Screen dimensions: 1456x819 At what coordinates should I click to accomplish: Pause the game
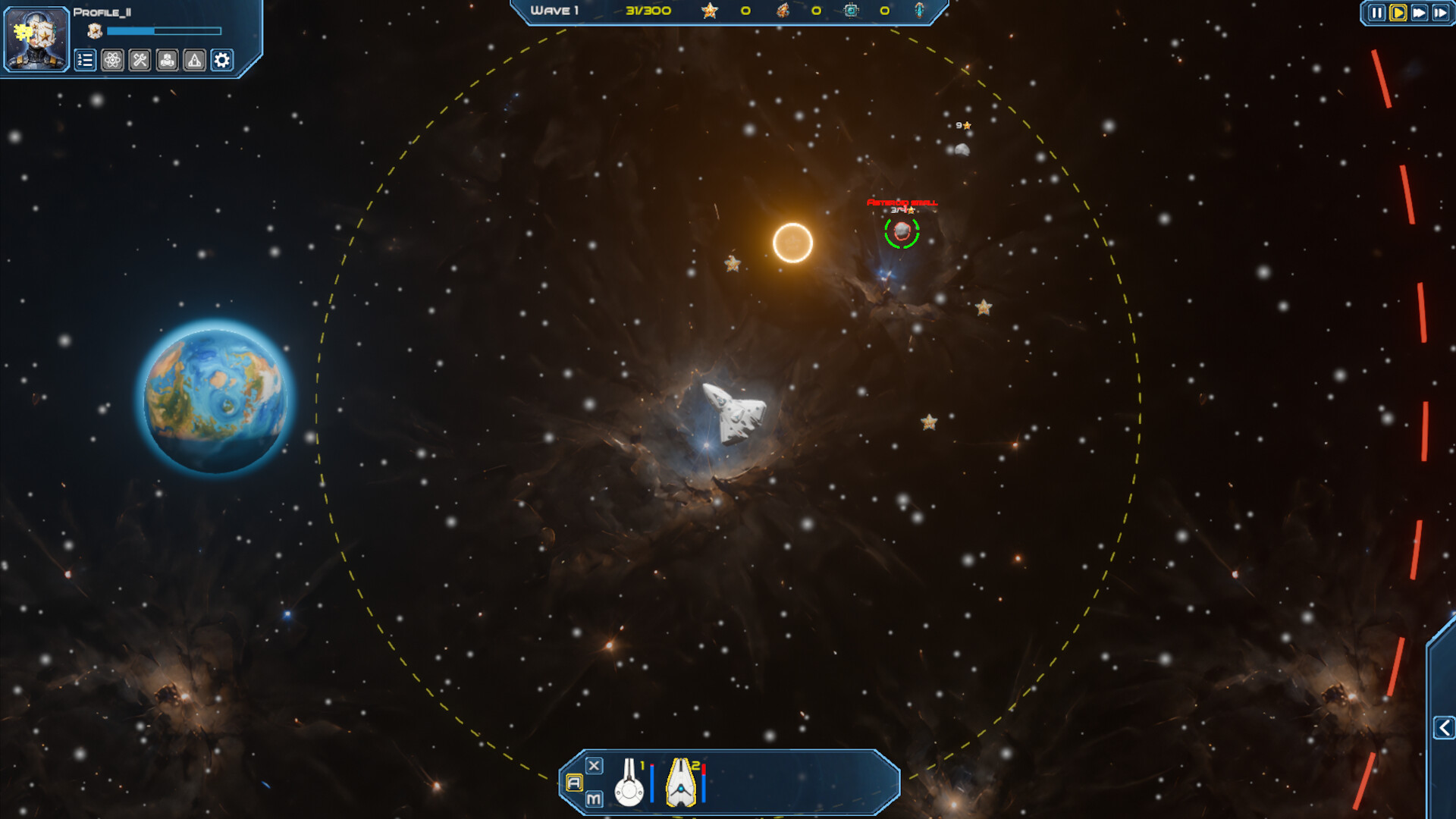(1376, 13)
